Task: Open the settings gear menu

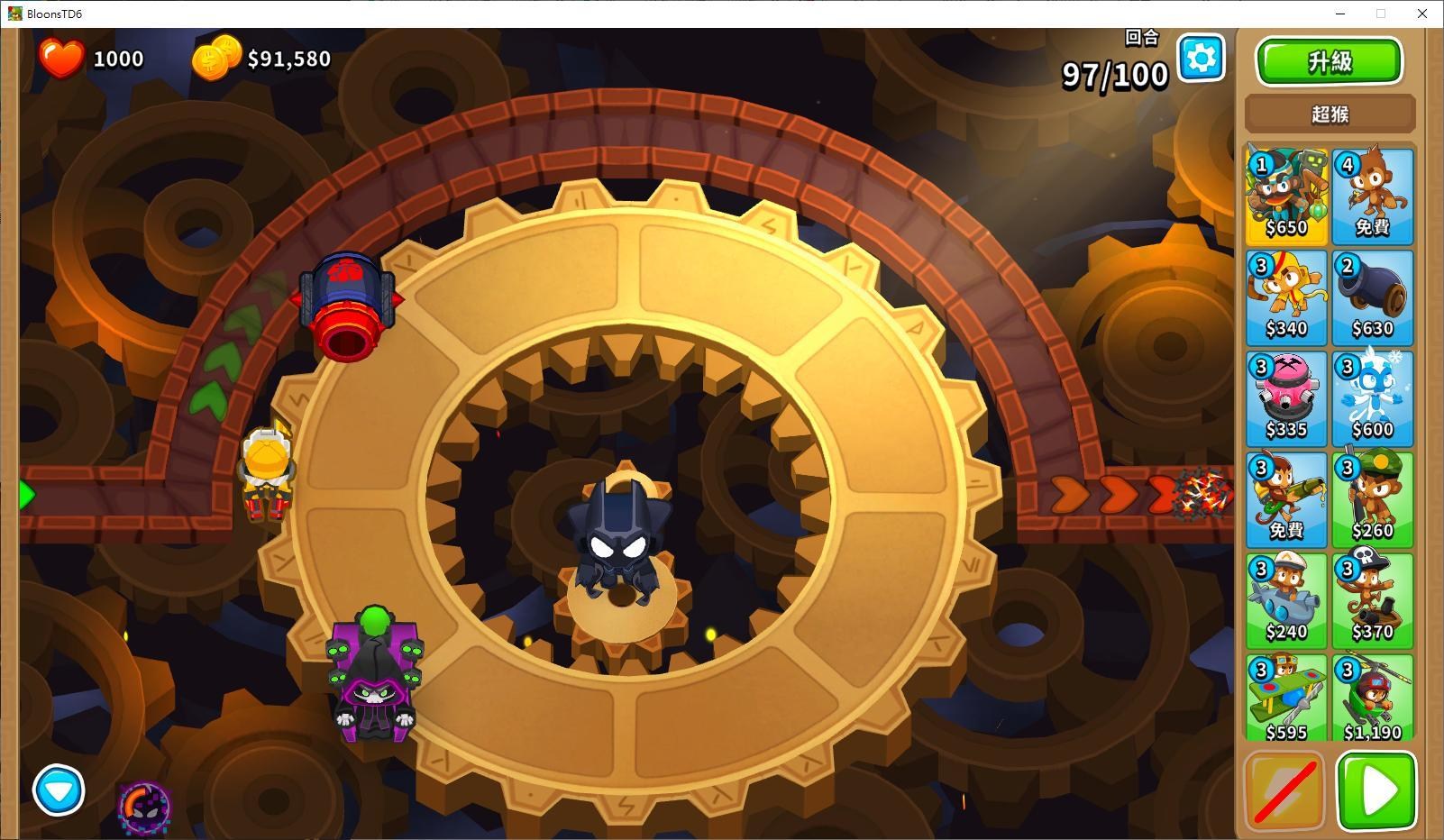Action: coord(1201,58)
